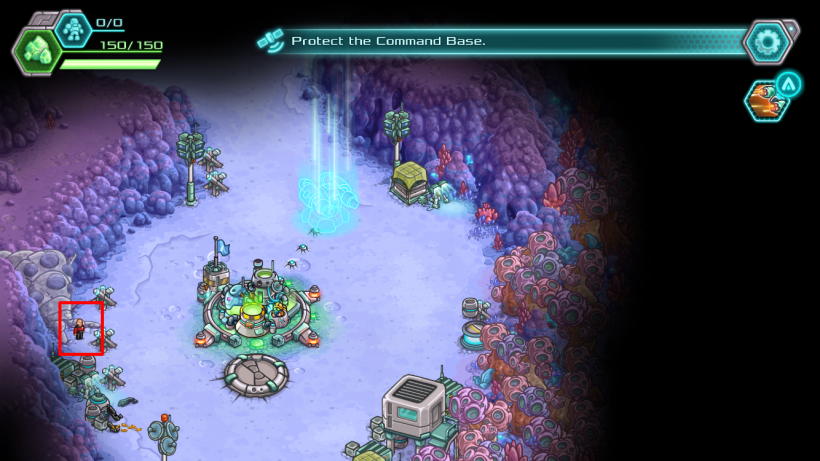
Task: Select the red-outlined soldier unit
Action: coord(80,328)
